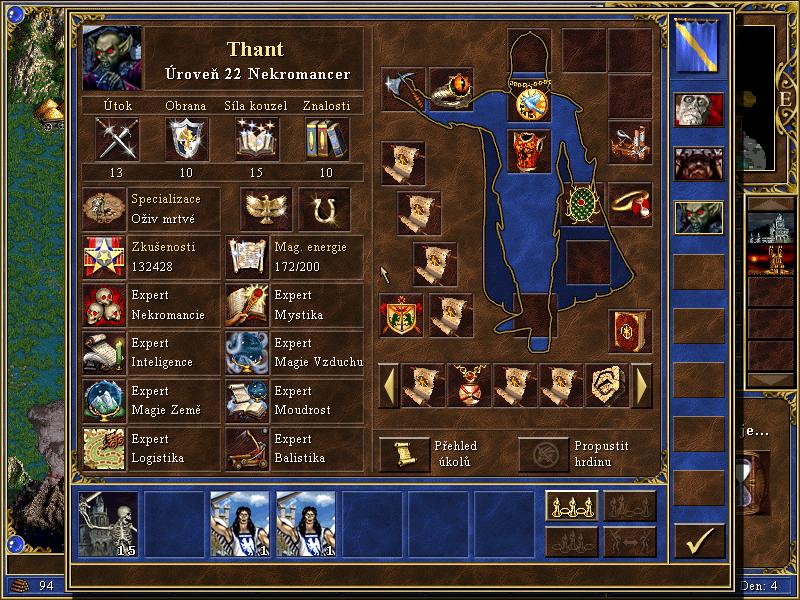This screenshot has height=600, width=800.
Task: View luck via the horseshoe icon
Action: coord(323,208)
